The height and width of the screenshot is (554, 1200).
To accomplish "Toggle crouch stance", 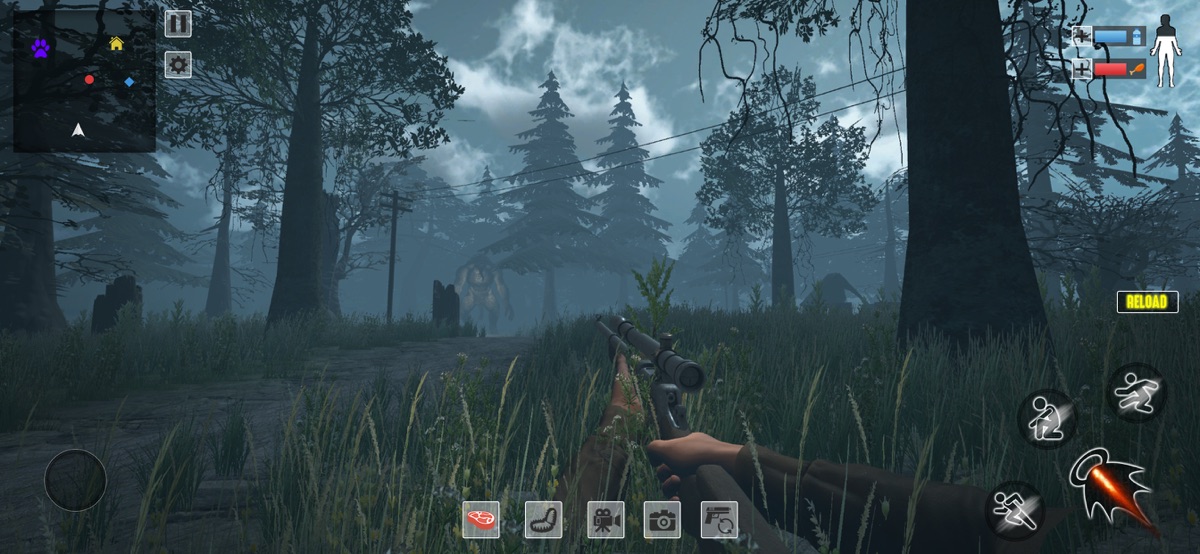I will (x=1046, y=418).
